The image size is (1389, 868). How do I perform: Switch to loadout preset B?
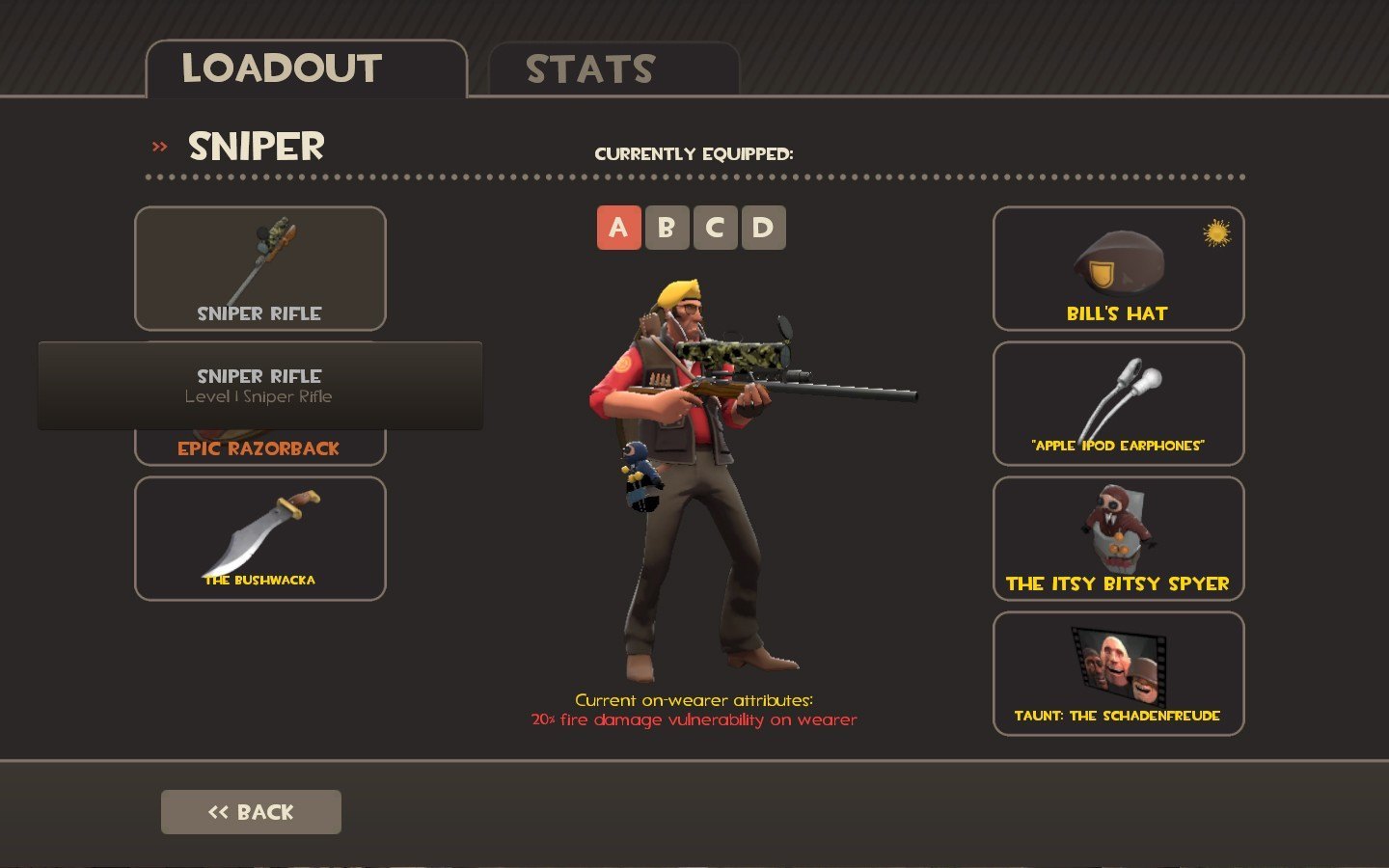667,228
